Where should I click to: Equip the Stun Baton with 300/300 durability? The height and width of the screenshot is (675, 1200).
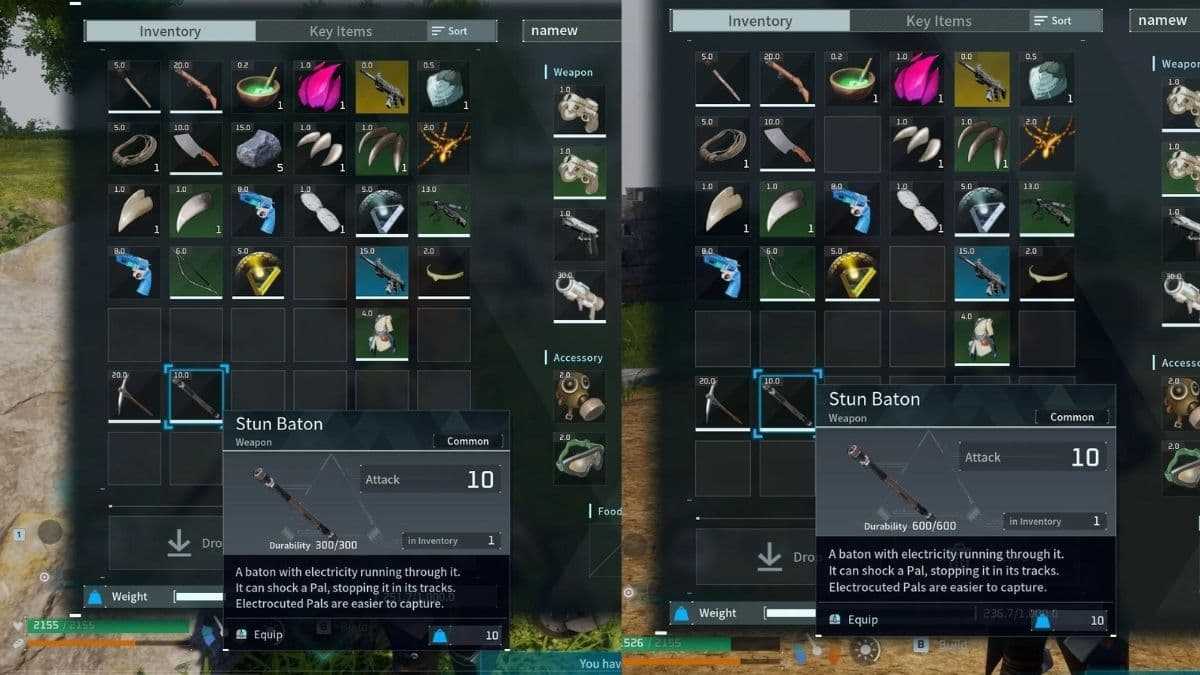click(261, 634)
